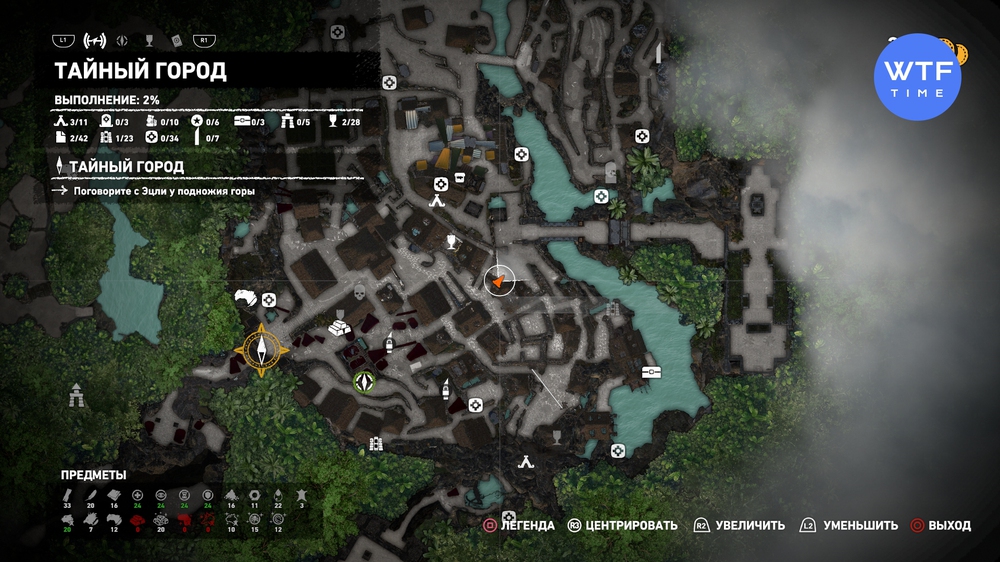The height and width of the screenshot is (562, 1000).
Task: Select the monolith marker in the jungle
Action: [76, 396]
